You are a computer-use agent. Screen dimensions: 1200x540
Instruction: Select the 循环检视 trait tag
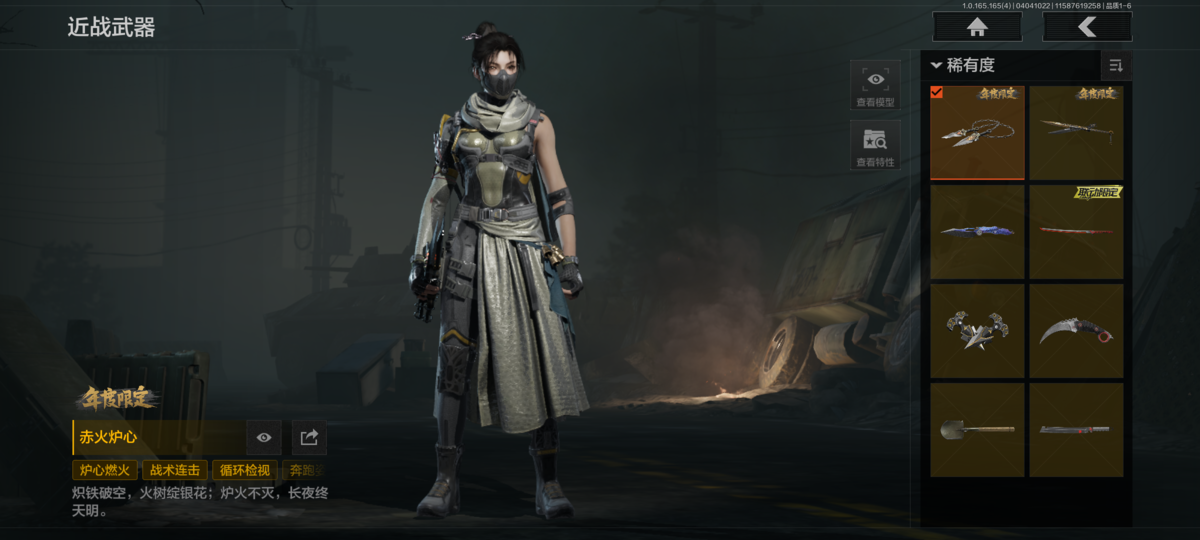tap(244, 470)
